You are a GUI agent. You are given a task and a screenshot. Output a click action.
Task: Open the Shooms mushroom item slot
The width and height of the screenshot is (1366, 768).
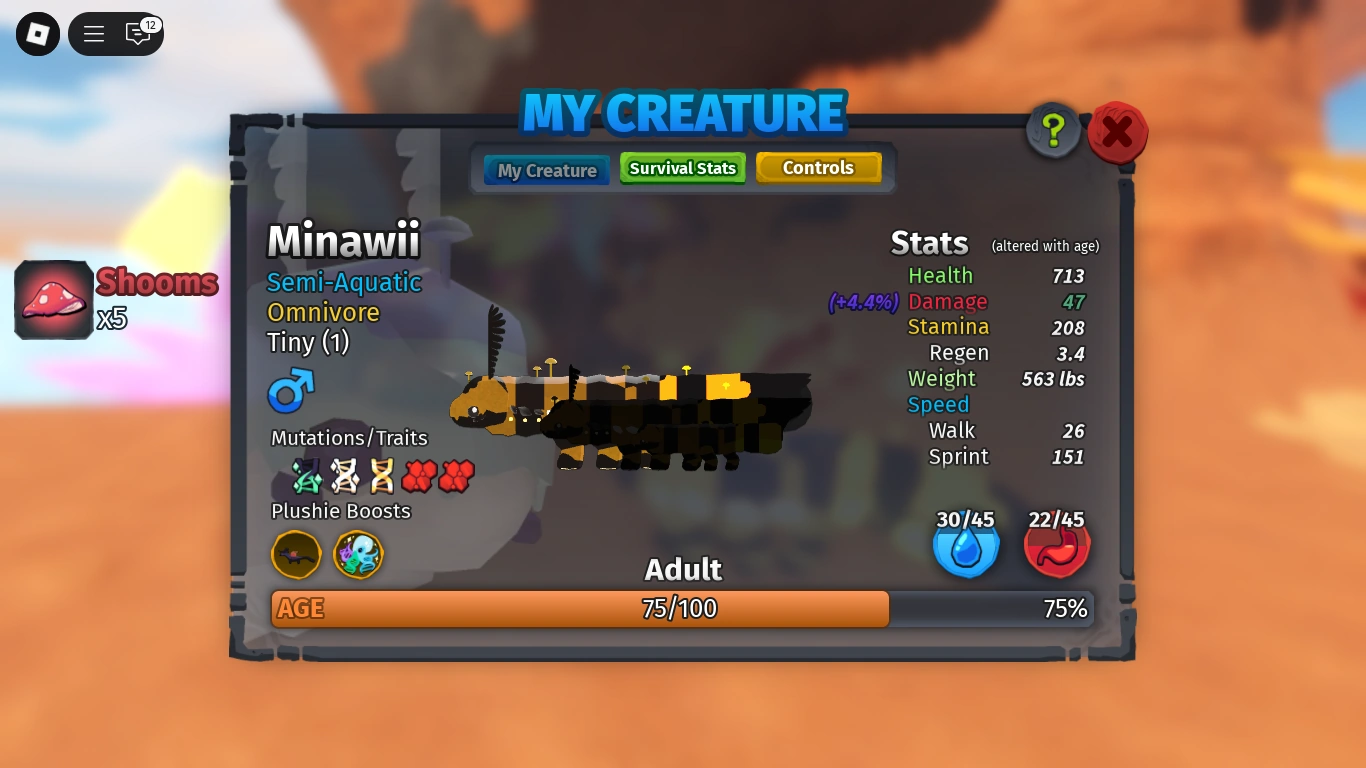tap(53, 299)
